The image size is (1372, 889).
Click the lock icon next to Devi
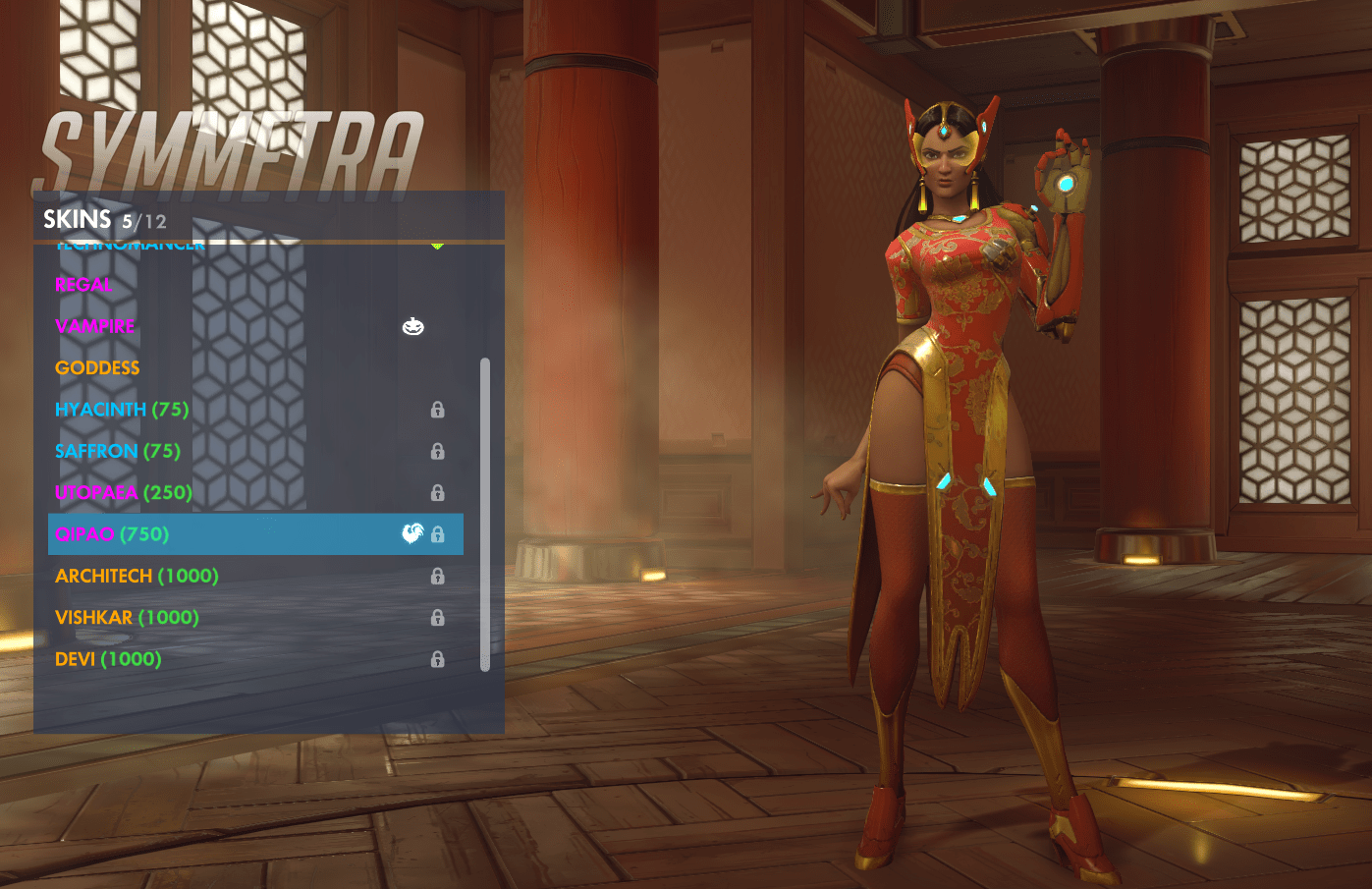point(436,659)
